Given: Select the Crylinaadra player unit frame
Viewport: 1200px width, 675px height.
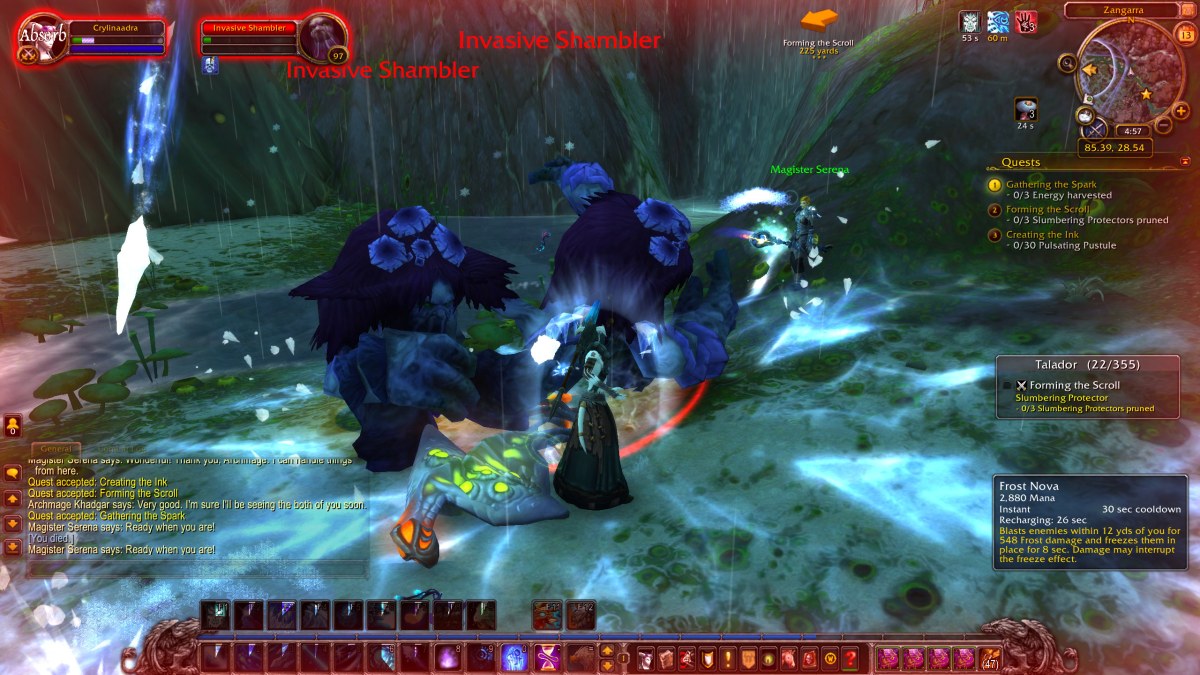Looking at the screenshot, I should [116, 36].
